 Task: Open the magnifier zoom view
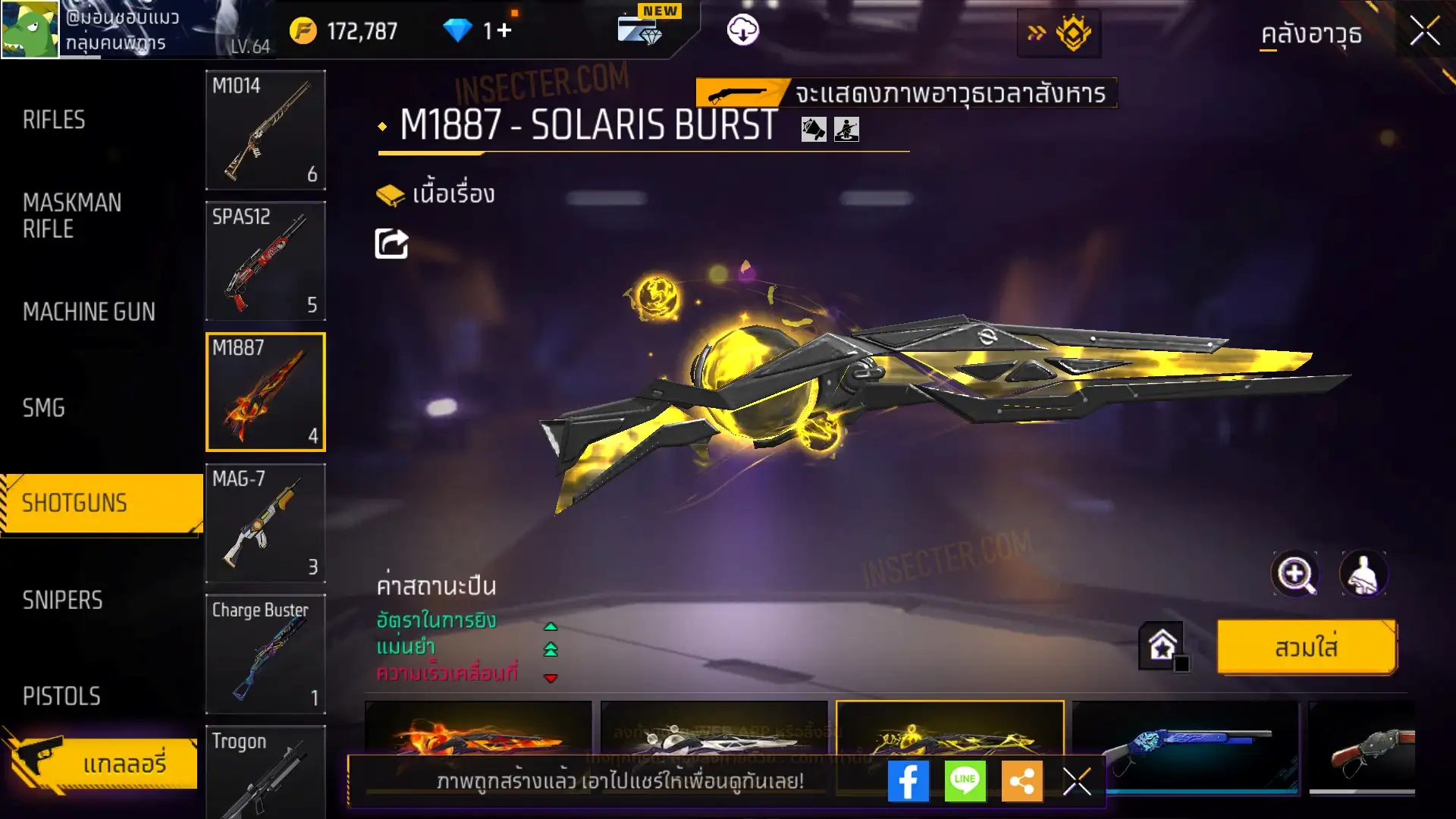[x=1294, y=574]
